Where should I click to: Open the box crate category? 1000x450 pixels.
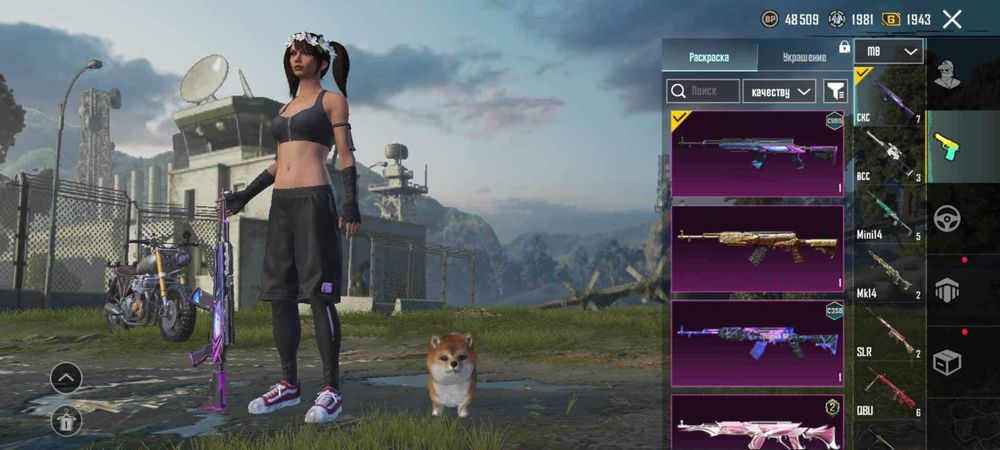tap(946, 362)
